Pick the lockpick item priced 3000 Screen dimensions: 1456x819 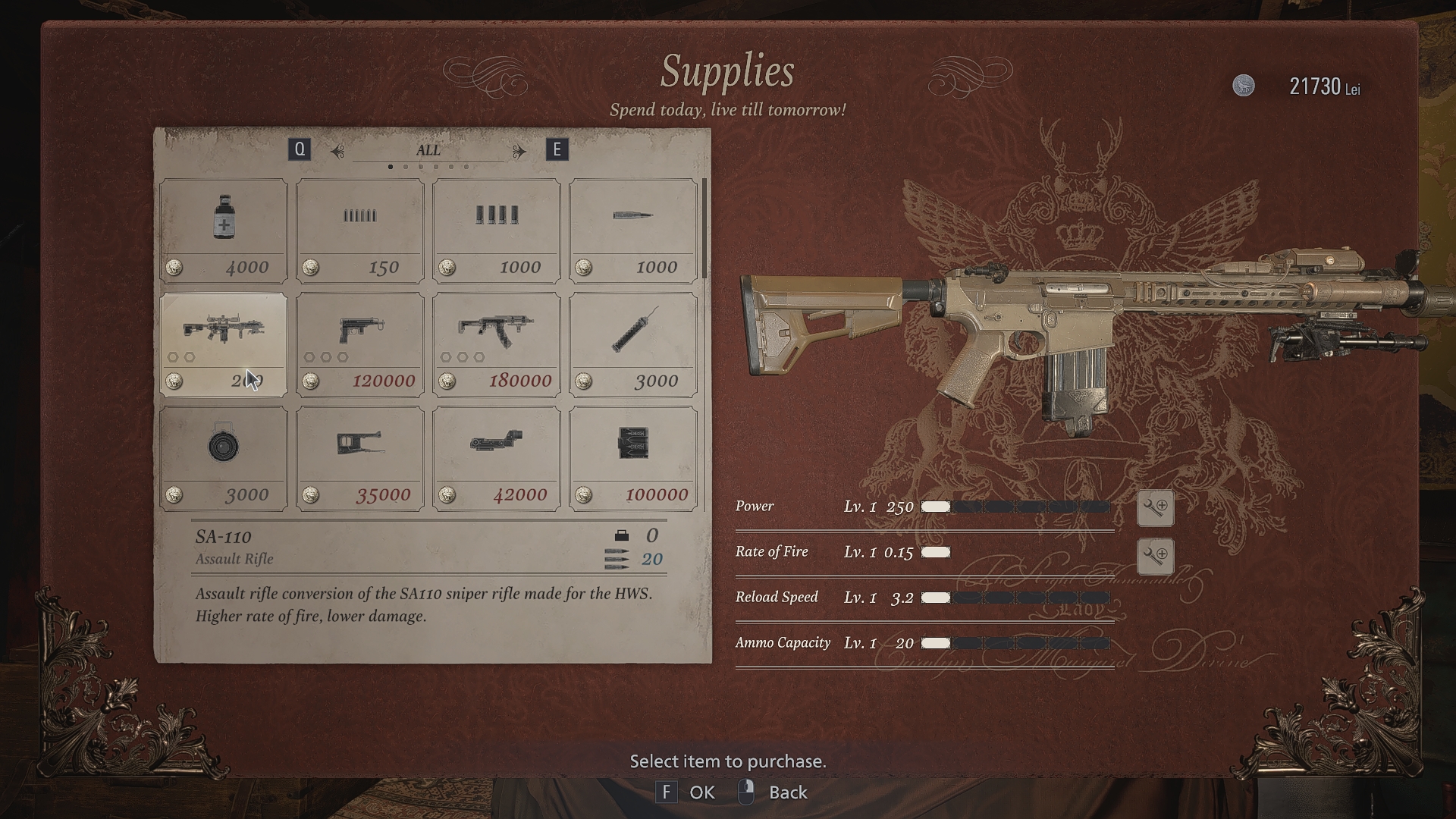pos(633,344)
